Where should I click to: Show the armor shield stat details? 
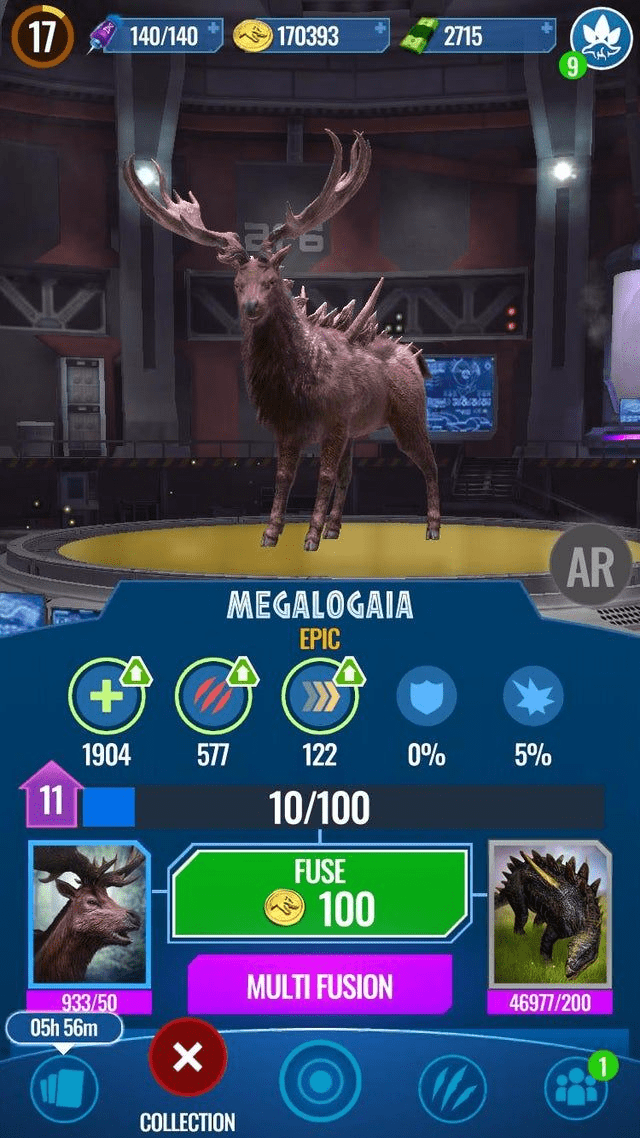pos(426,697)
